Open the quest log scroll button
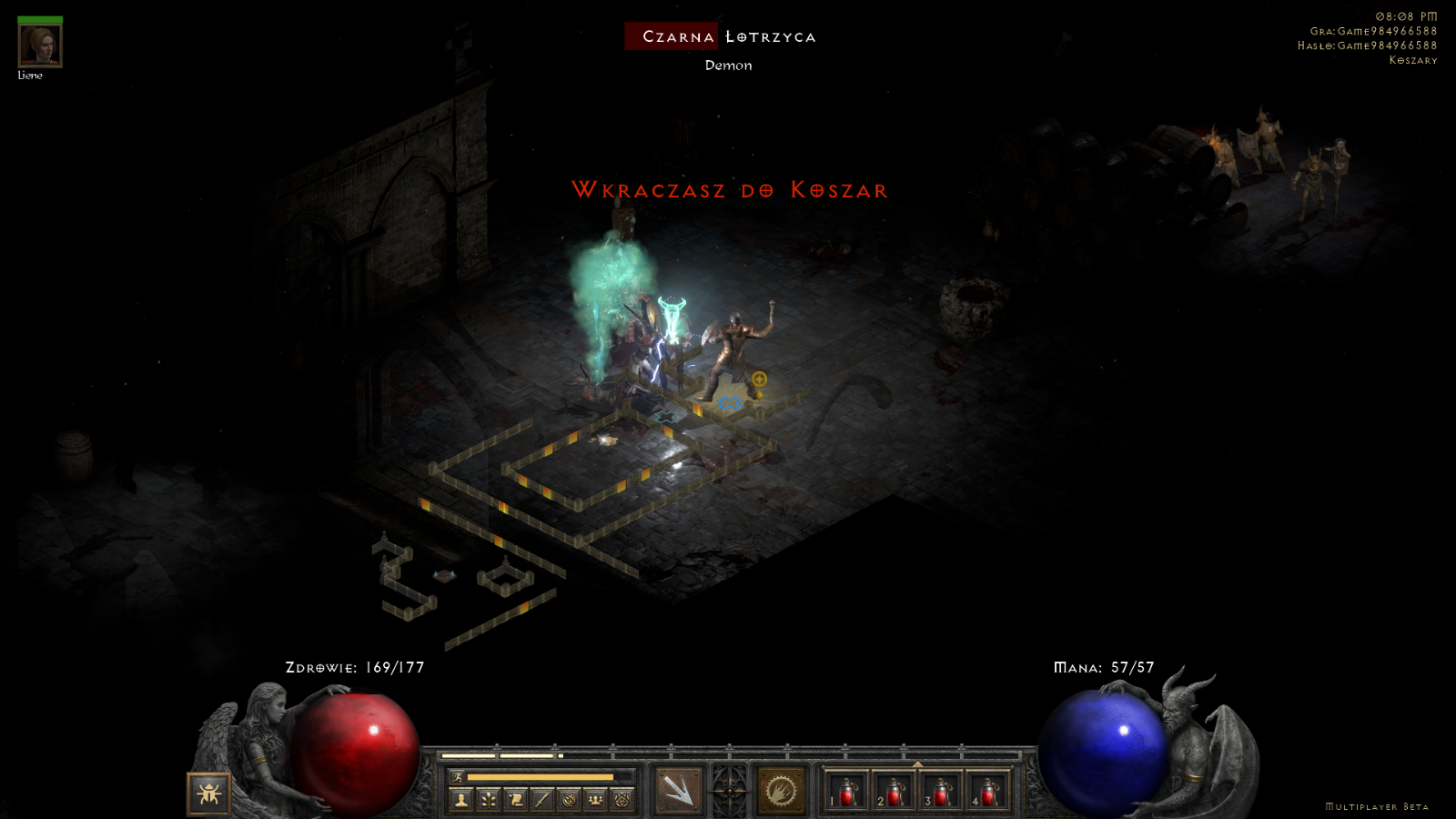Viewport: 1456px width, 819px height. (515, 800)
